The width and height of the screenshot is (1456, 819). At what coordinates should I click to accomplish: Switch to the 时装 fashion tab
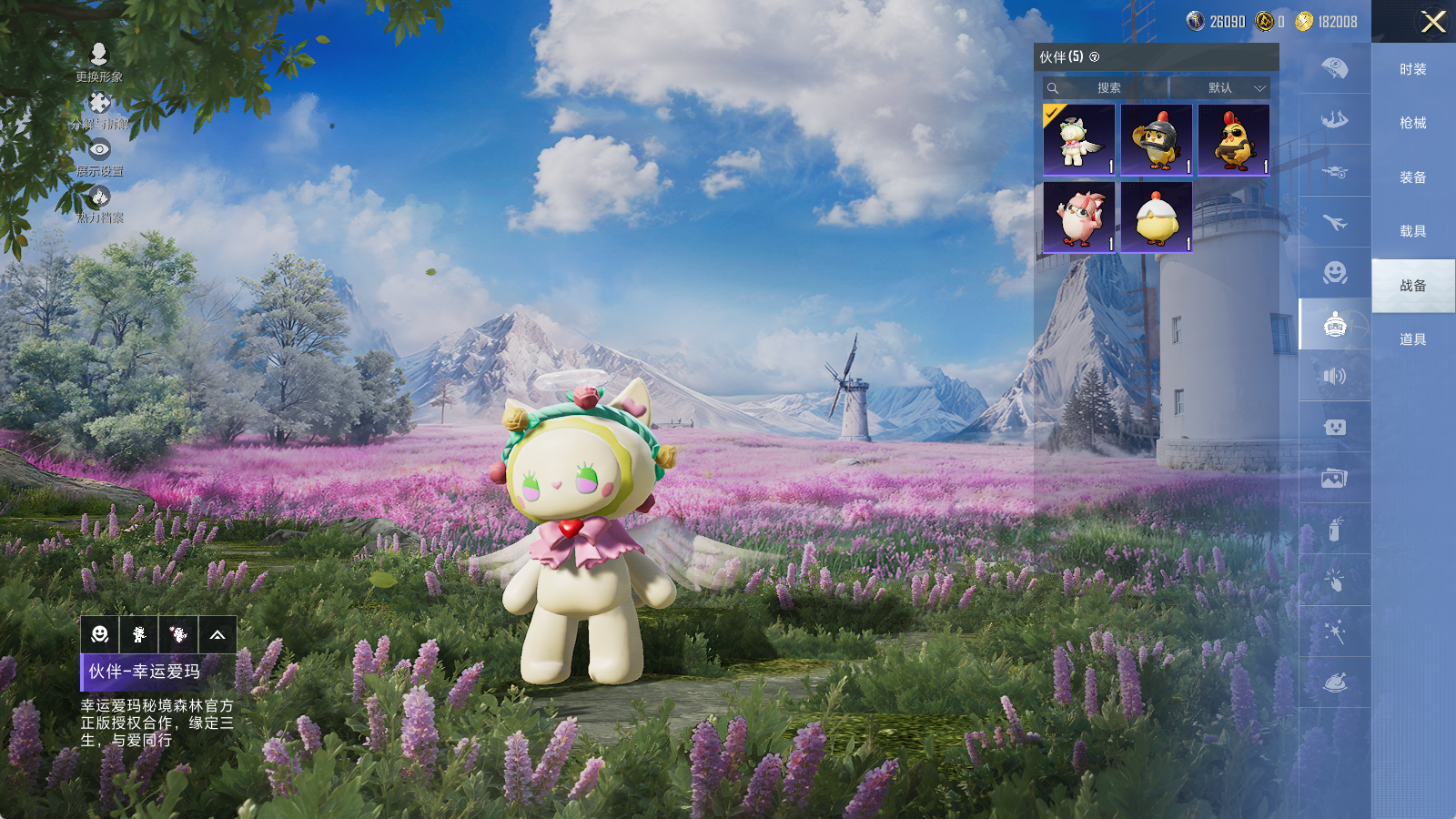[x=1412, y=69]
